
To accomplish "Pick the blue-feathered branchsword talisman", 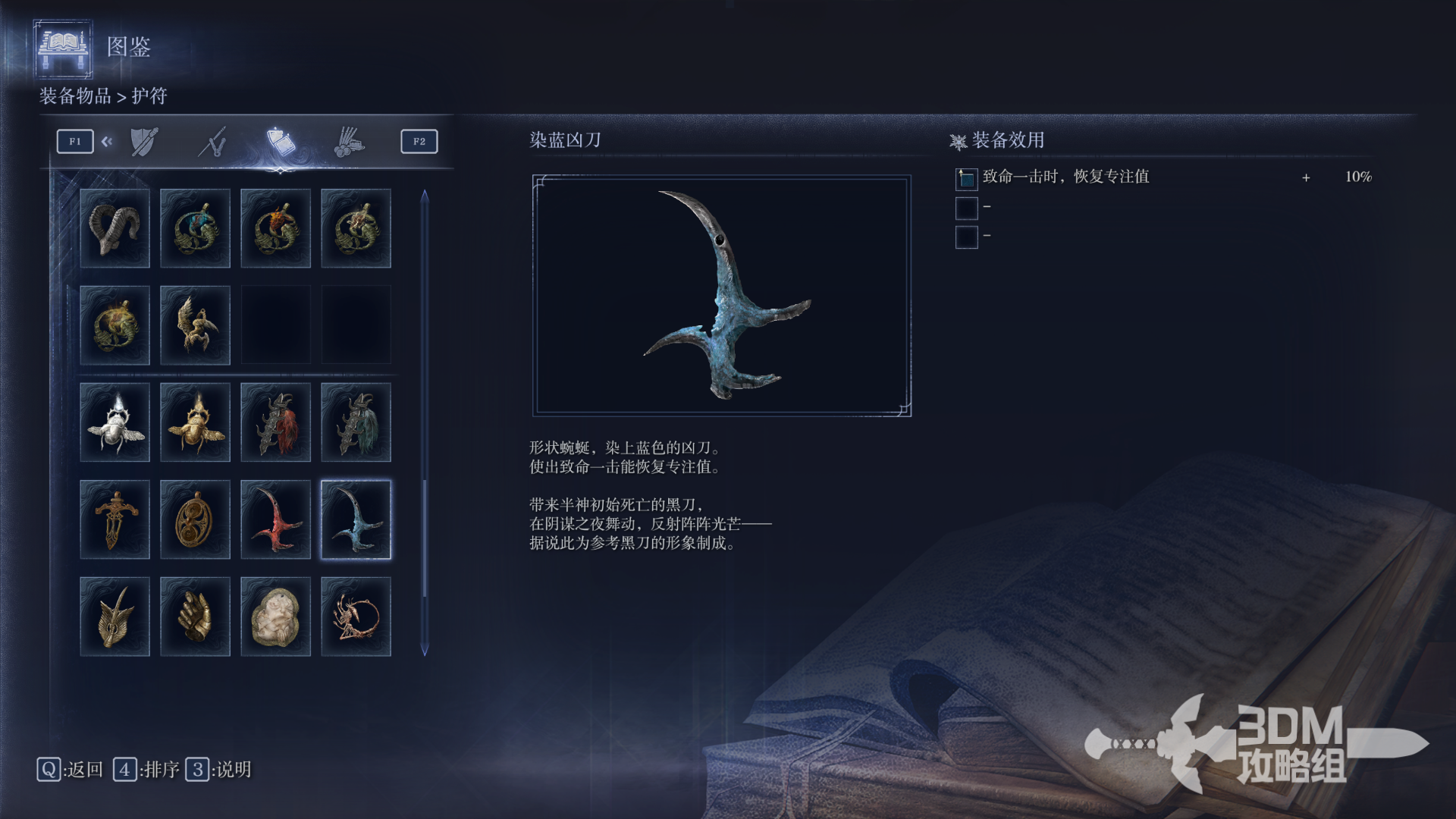I will coord(356,422).
